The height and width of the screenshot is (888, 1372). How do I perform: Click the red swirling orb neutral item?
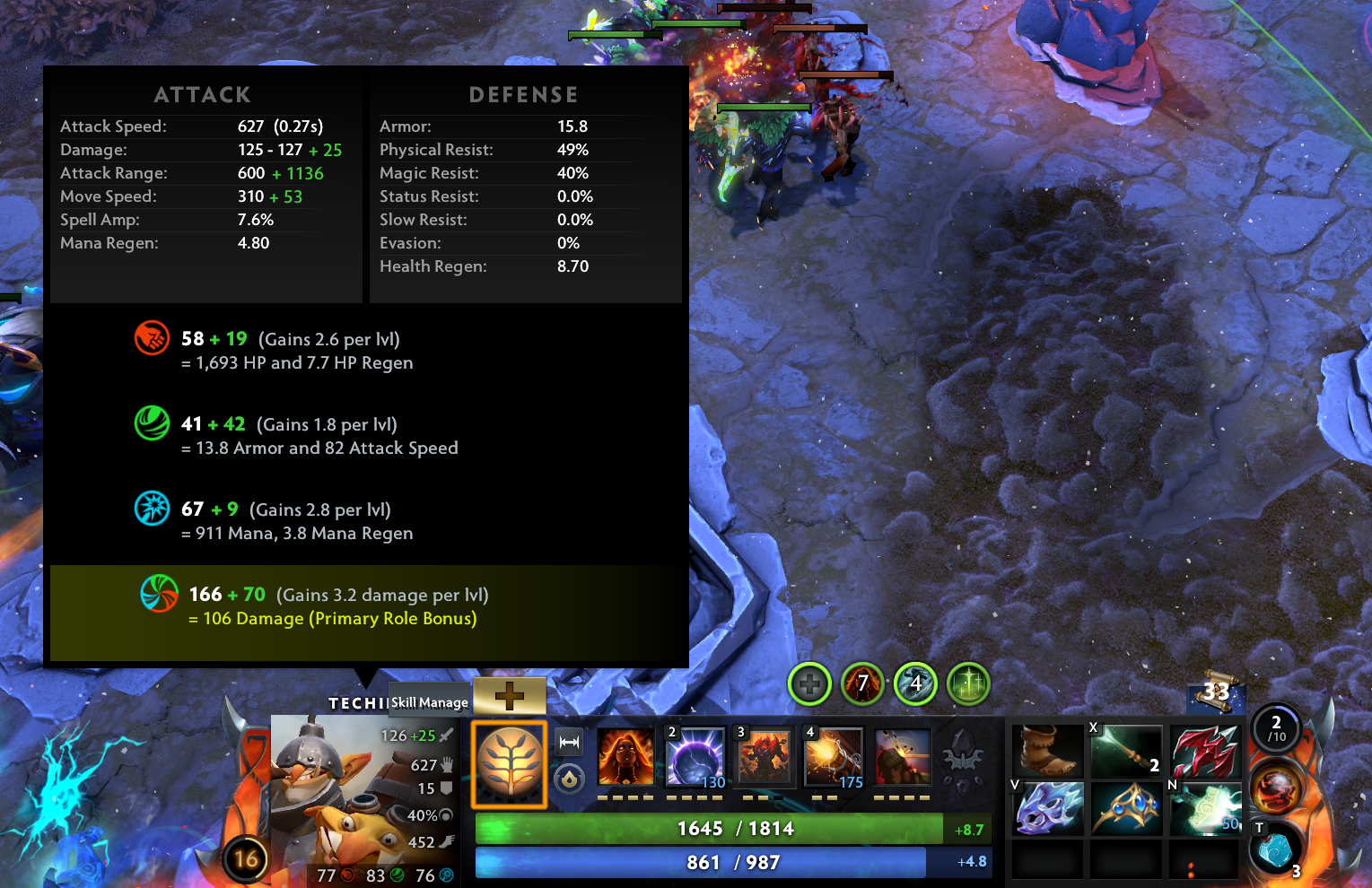(1276, 789)
